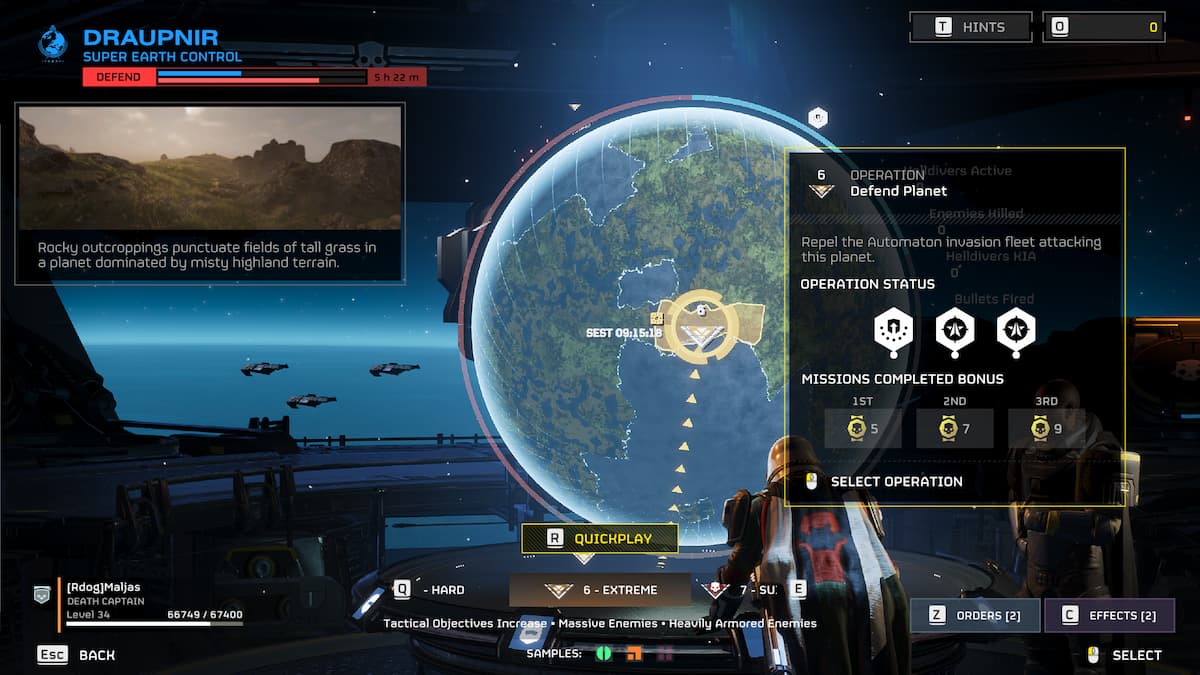Click the Quickplay button
1200x675 pixels.
600,538
